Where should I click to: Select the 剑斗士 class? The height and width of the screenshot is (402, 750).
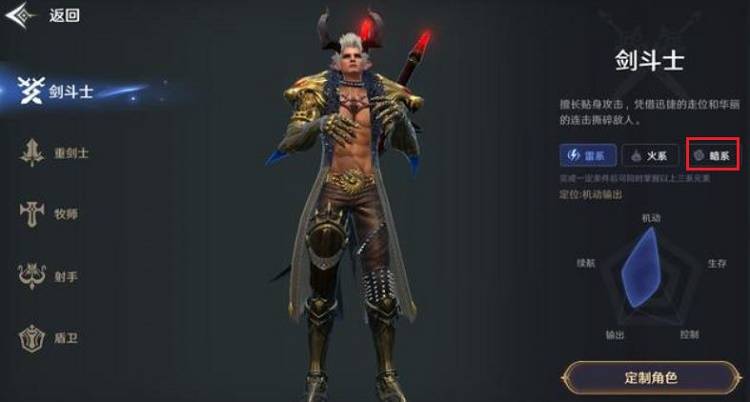point(60,91)
